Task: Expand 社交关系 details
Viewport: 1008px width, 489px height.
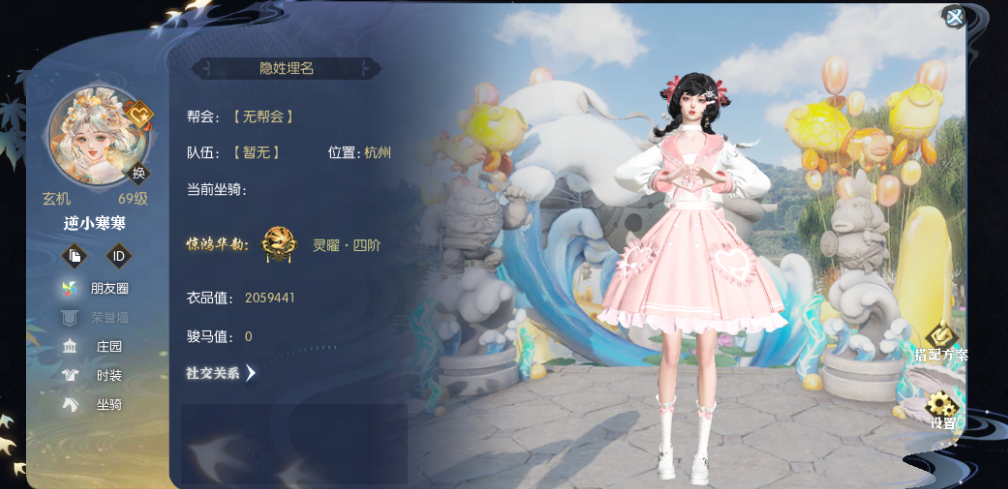Action: (x=221, y=373)
